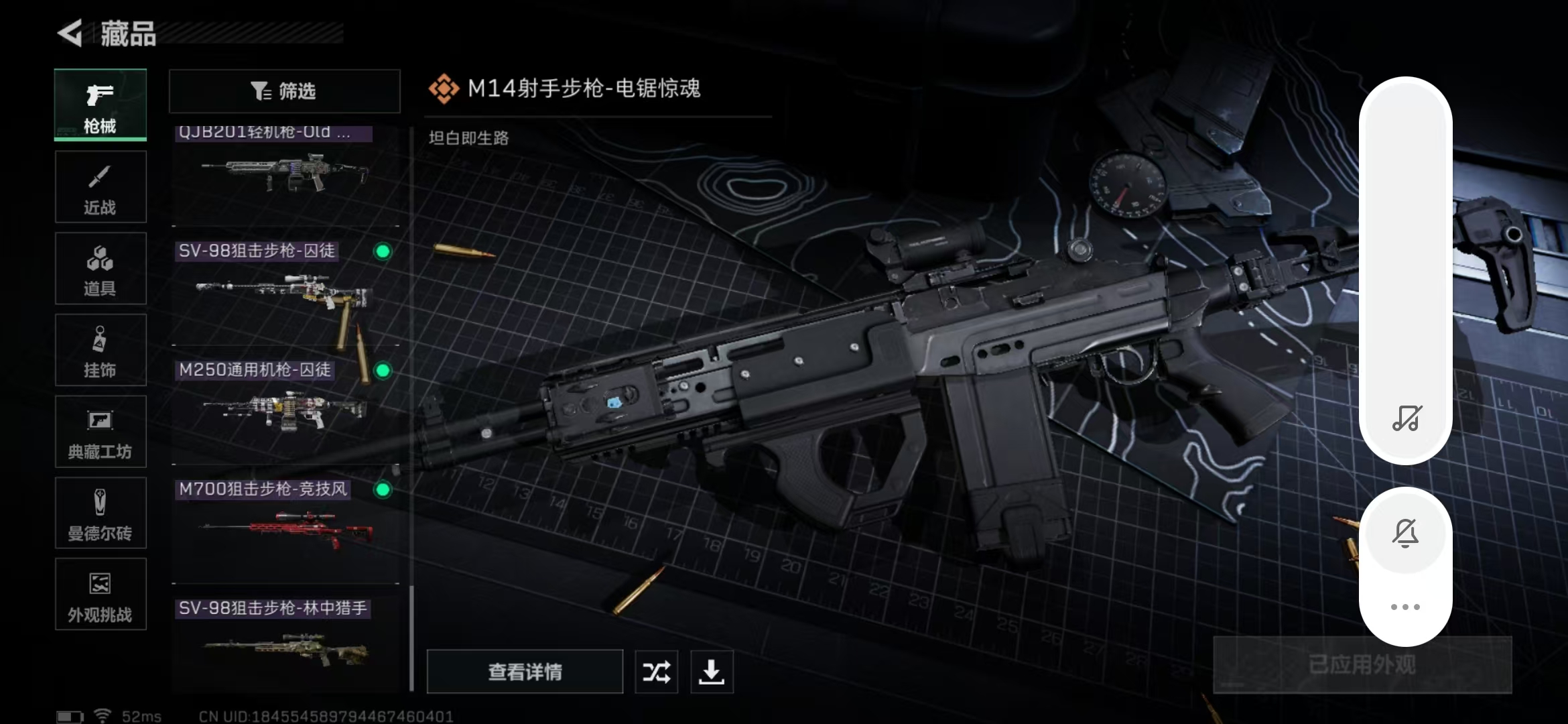Image resolution: width=1568 pixels, height=724 pixels.
Task: Select the 道具 items category
Action: (101, 269)
